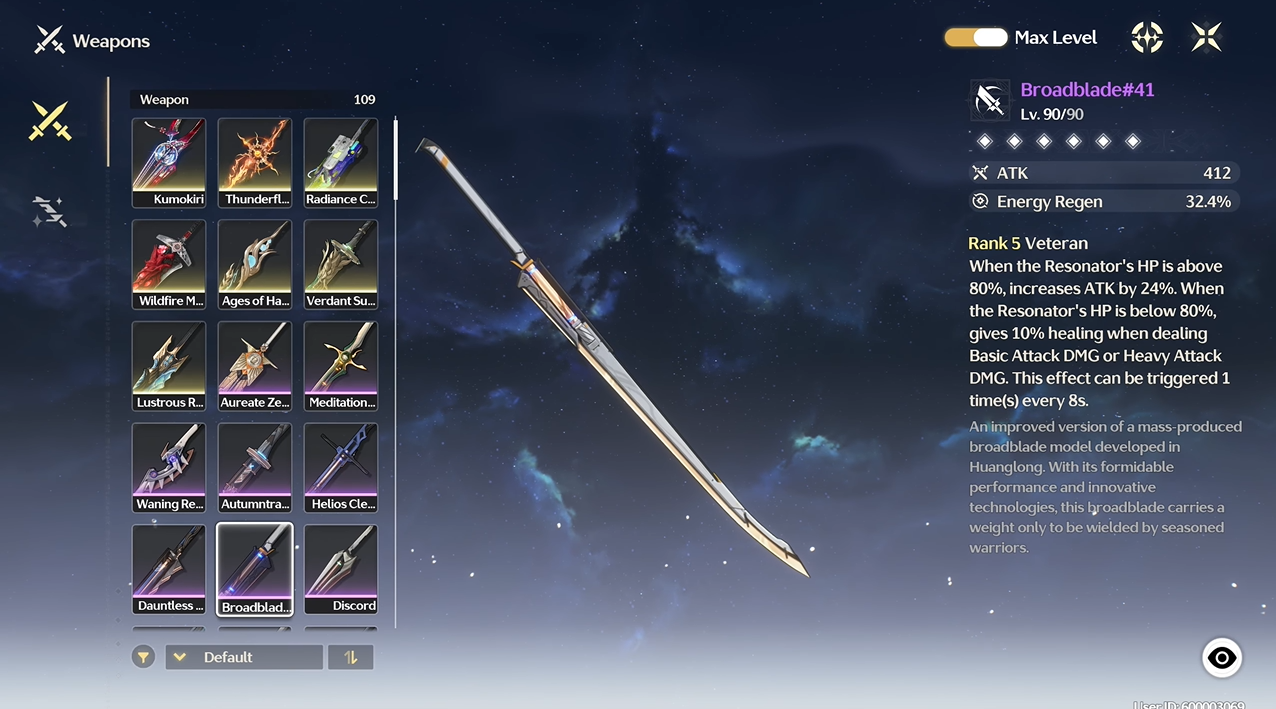Choose the Discord weapon tile
Screen dimensions: 1276x709
click(x=341, y=569)
